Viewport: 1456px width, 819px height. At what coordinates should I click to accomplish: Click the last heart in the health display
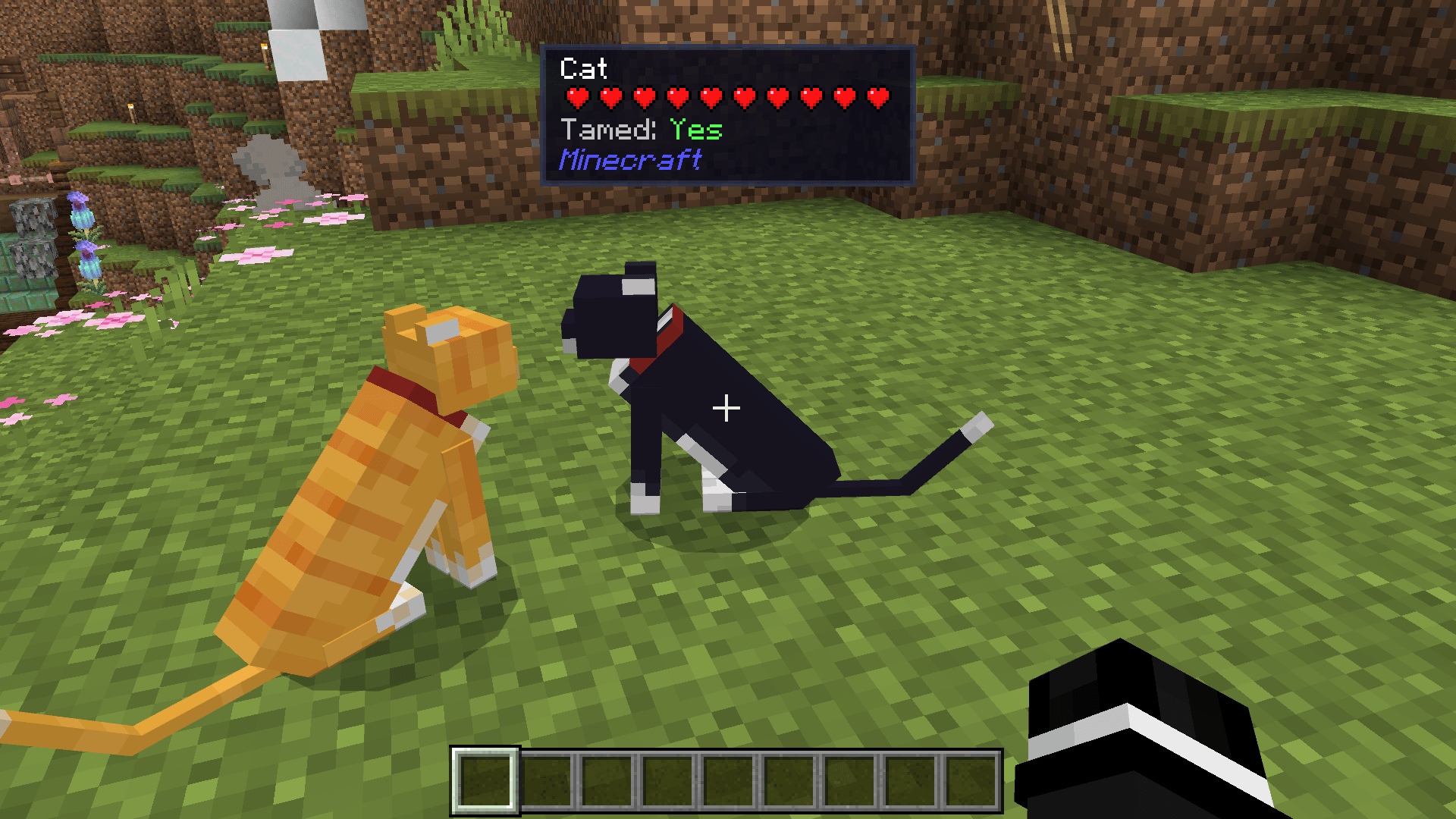coord(878,97)
